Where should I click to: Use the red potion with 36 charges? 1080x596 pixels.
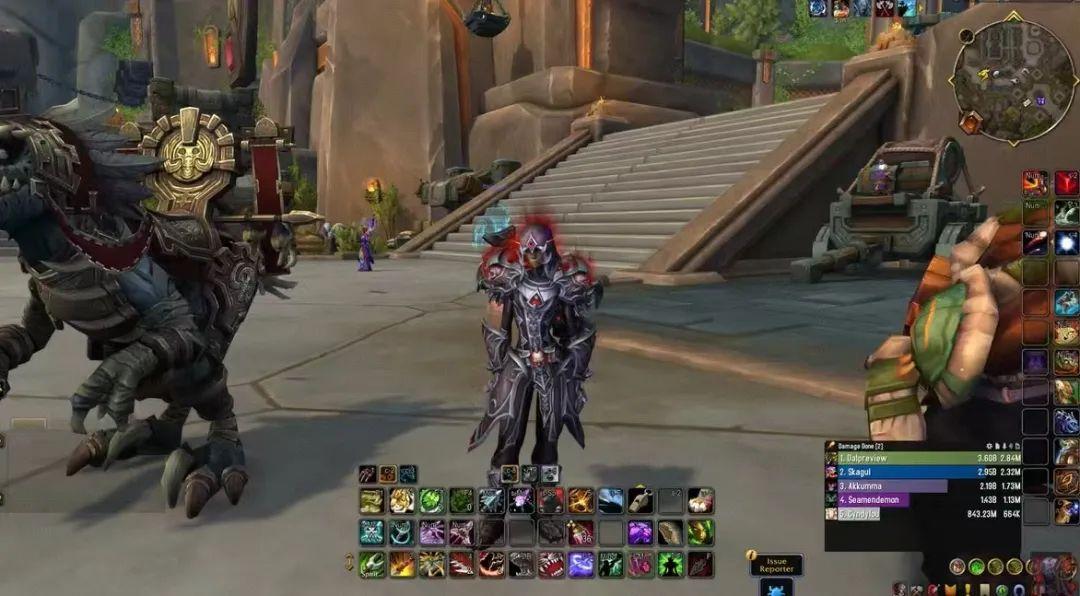(581, 532)
